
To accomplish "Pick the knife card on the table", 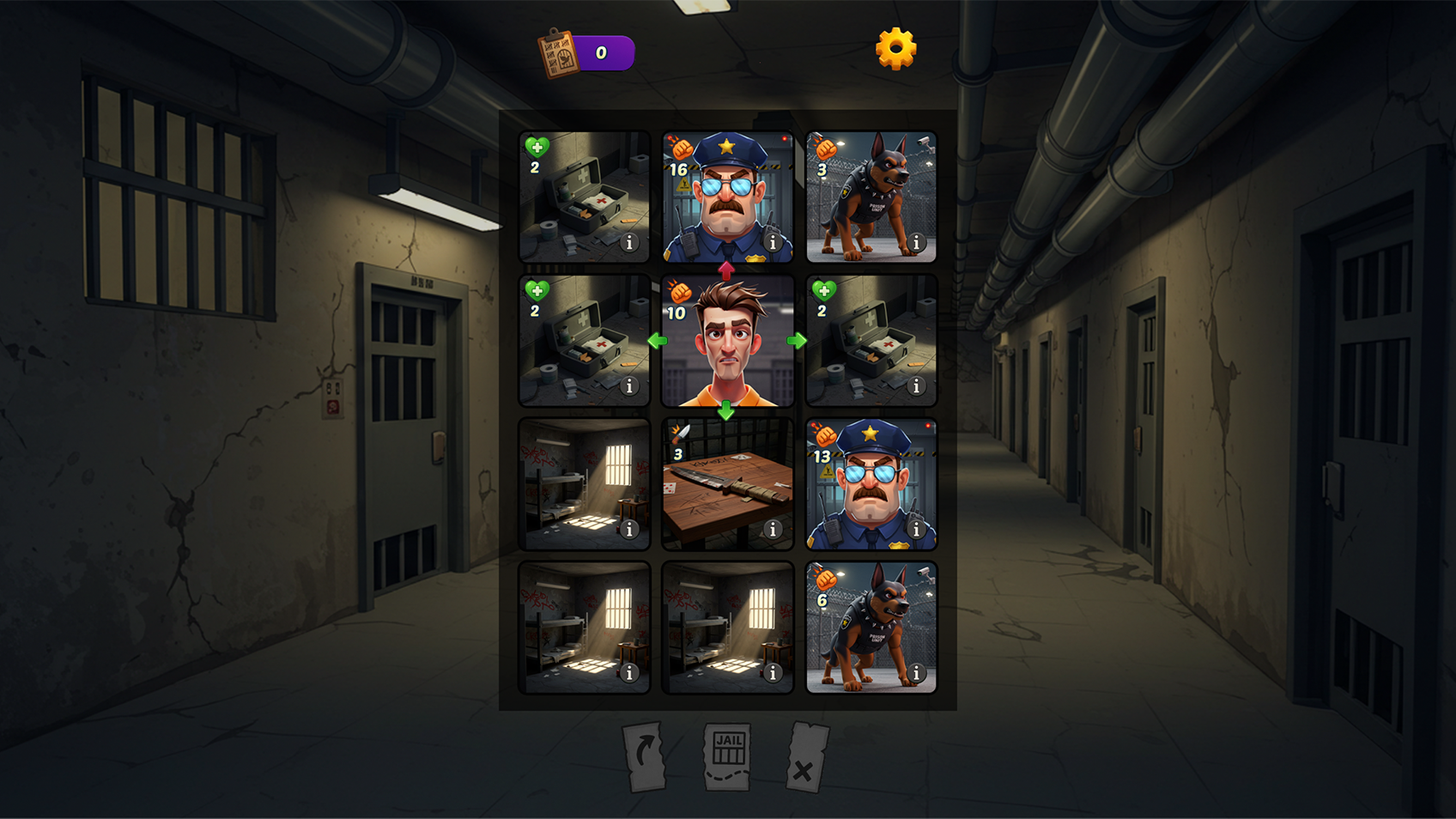I will (727, 485).
